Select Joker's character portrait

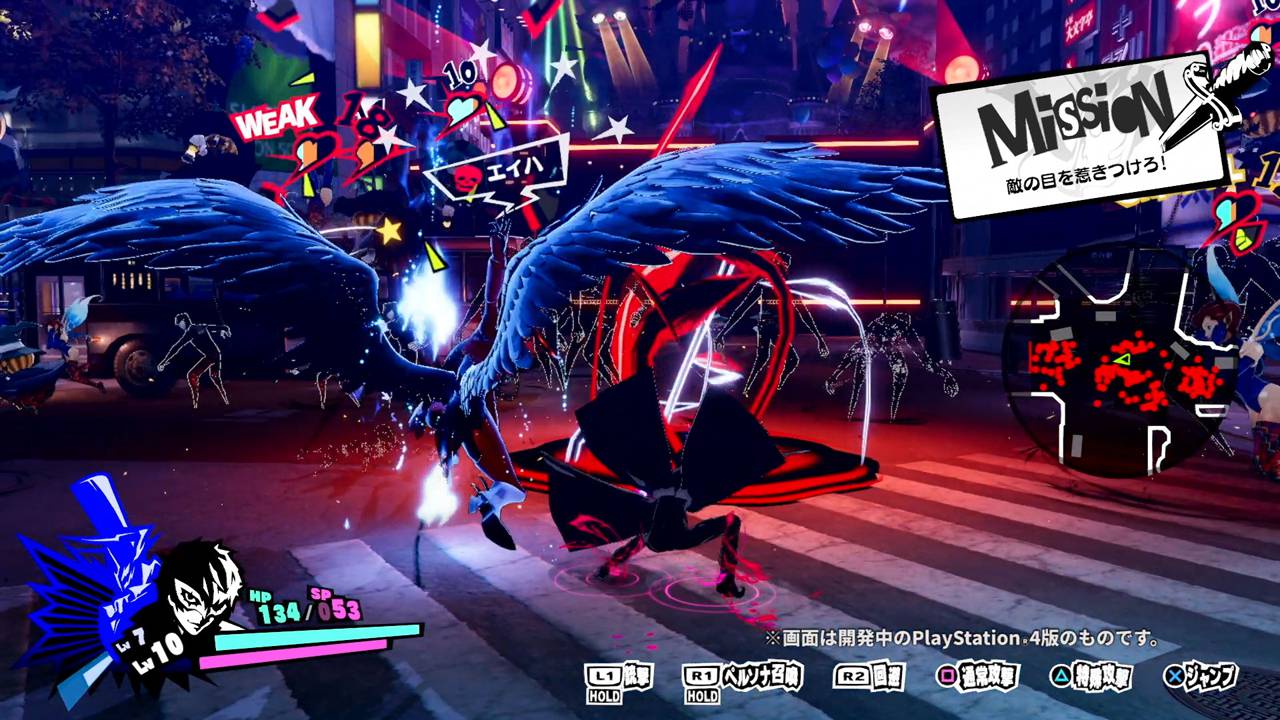[200, 594]
